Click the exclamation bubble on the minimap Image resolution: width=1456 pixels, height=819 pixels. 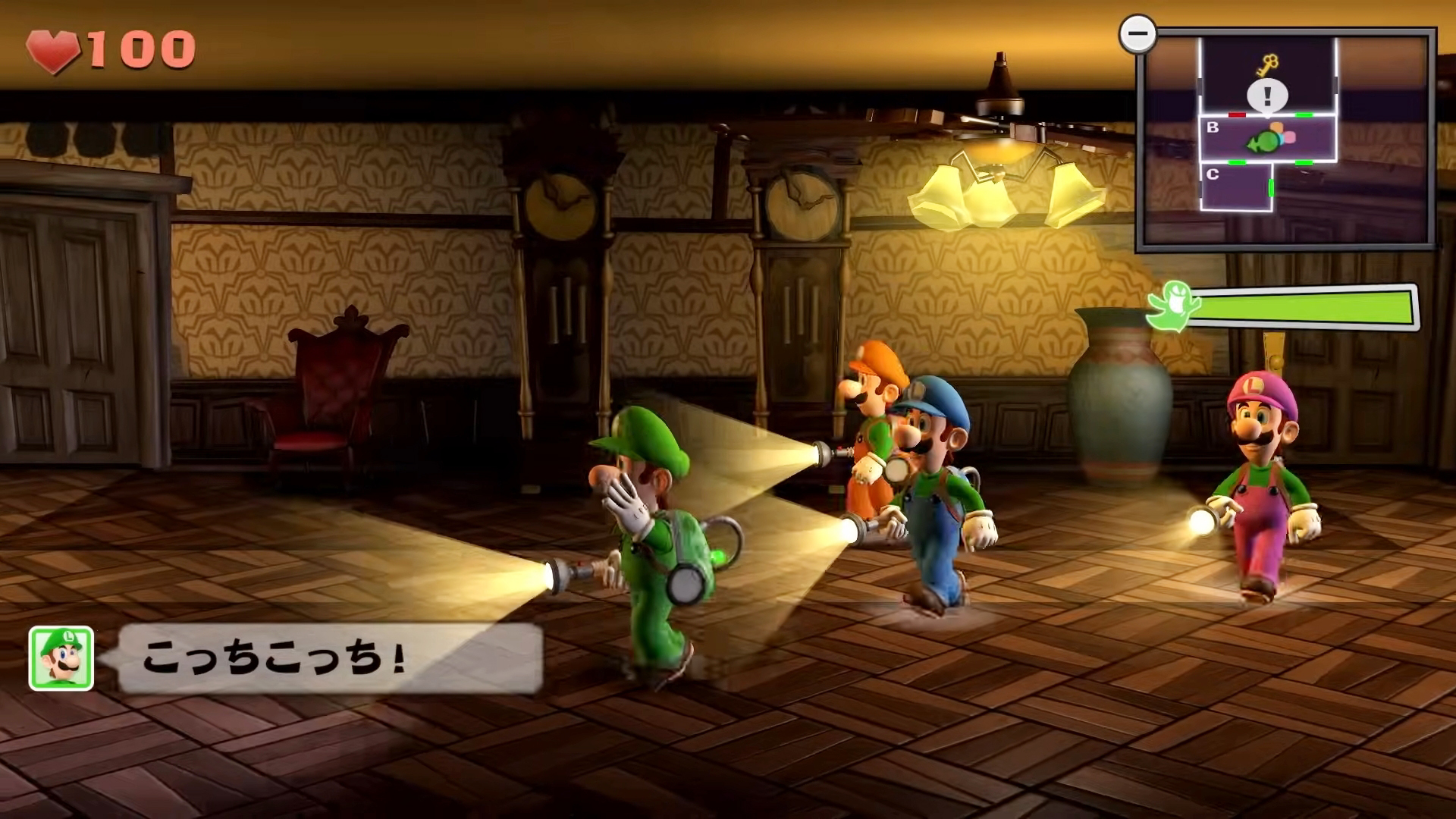(x=1267, y=95)
